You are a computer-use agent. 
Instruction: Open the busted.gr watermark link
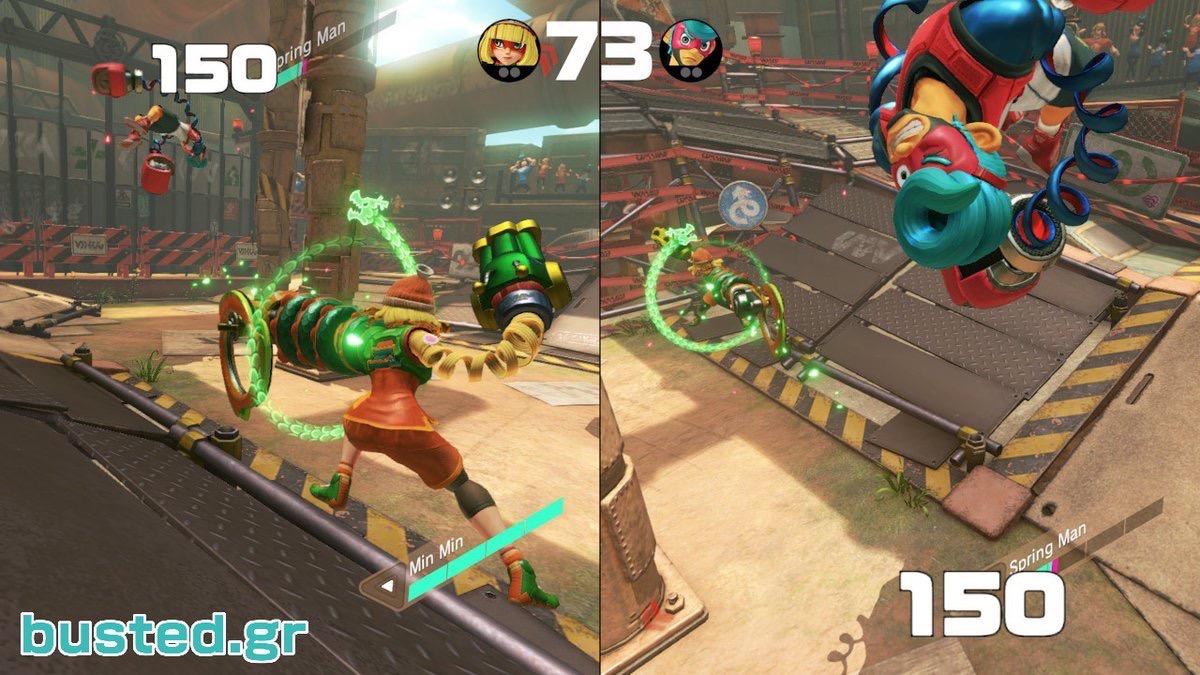coord(164,636)
